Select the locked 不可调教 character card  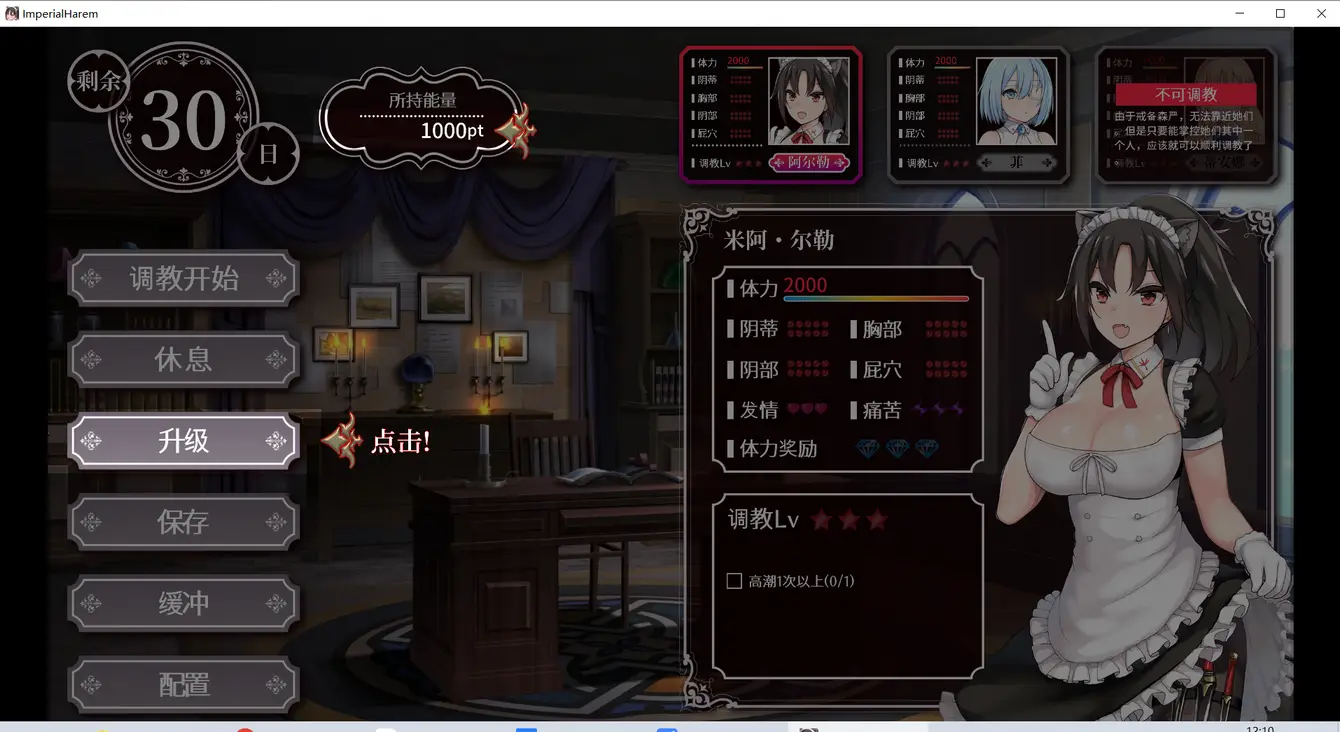click(x=1186, y=114)
